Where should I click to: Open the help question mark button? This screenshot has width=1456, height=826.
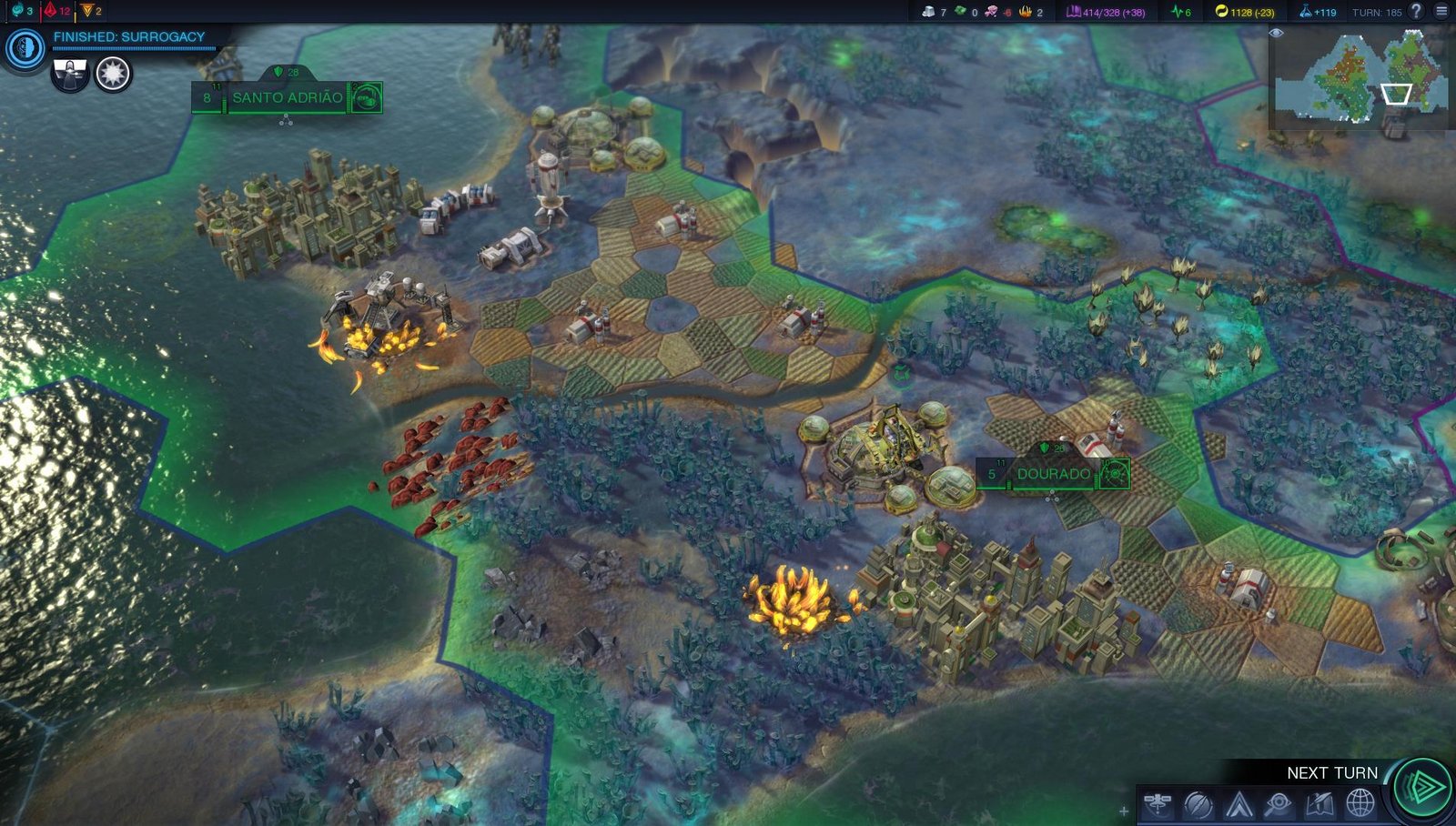click(1416, 11)
